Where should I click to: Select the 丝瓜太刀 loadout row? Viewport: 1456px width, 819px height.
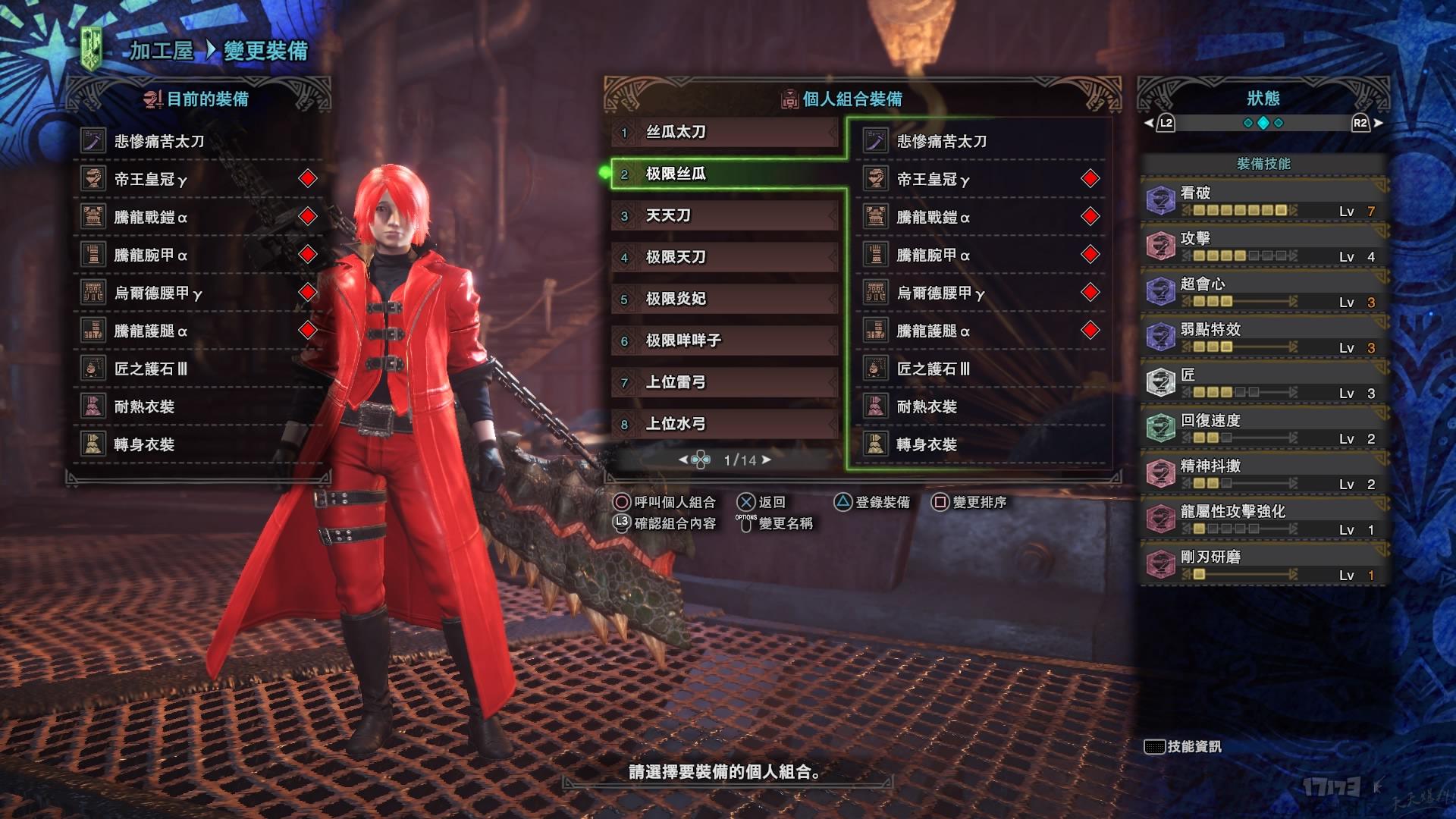[x=724, y=133]
